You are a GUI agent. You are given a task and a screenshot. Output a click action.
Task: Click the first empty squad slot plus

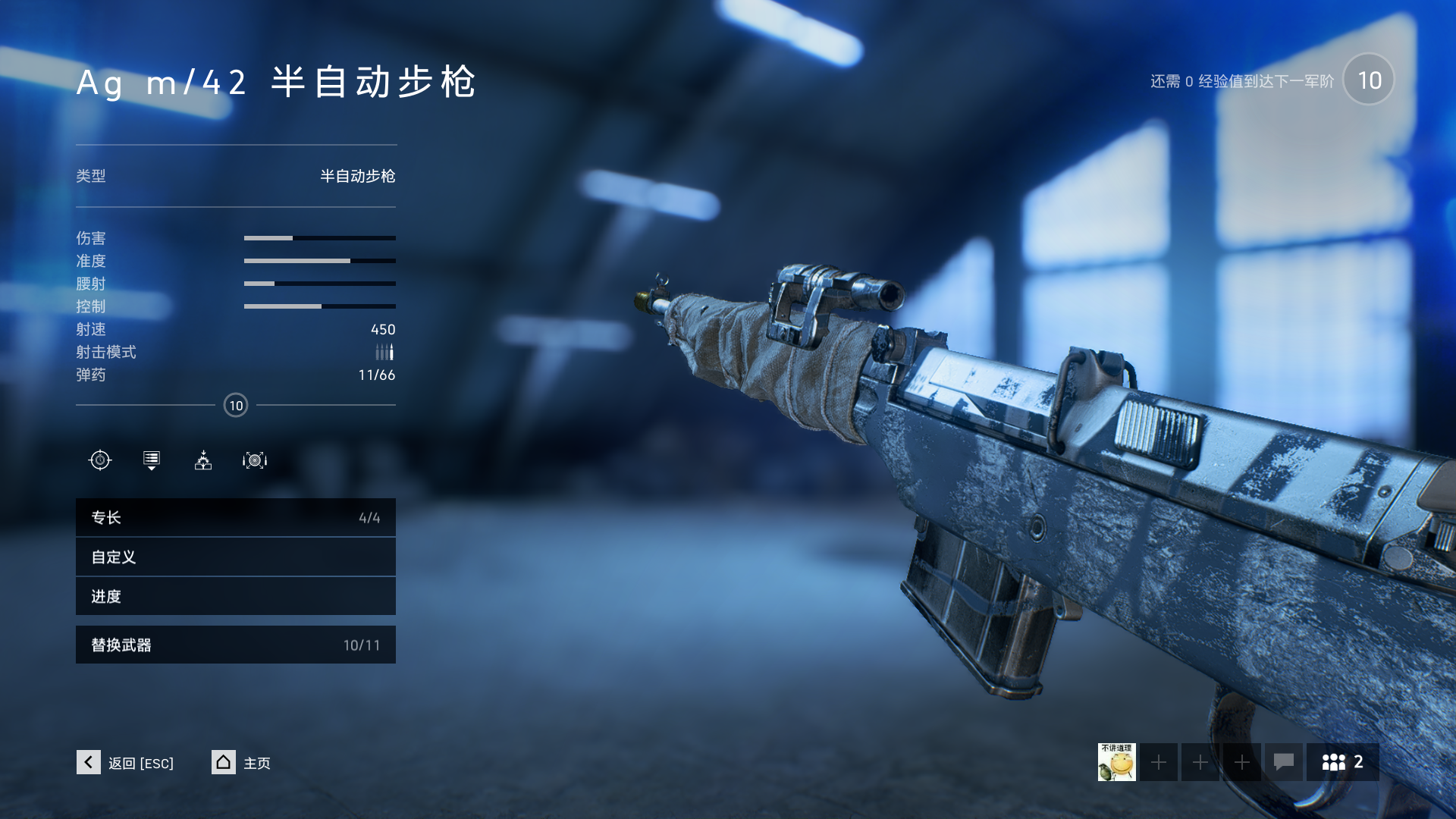pyautogui.click(x=1158, y=762)
